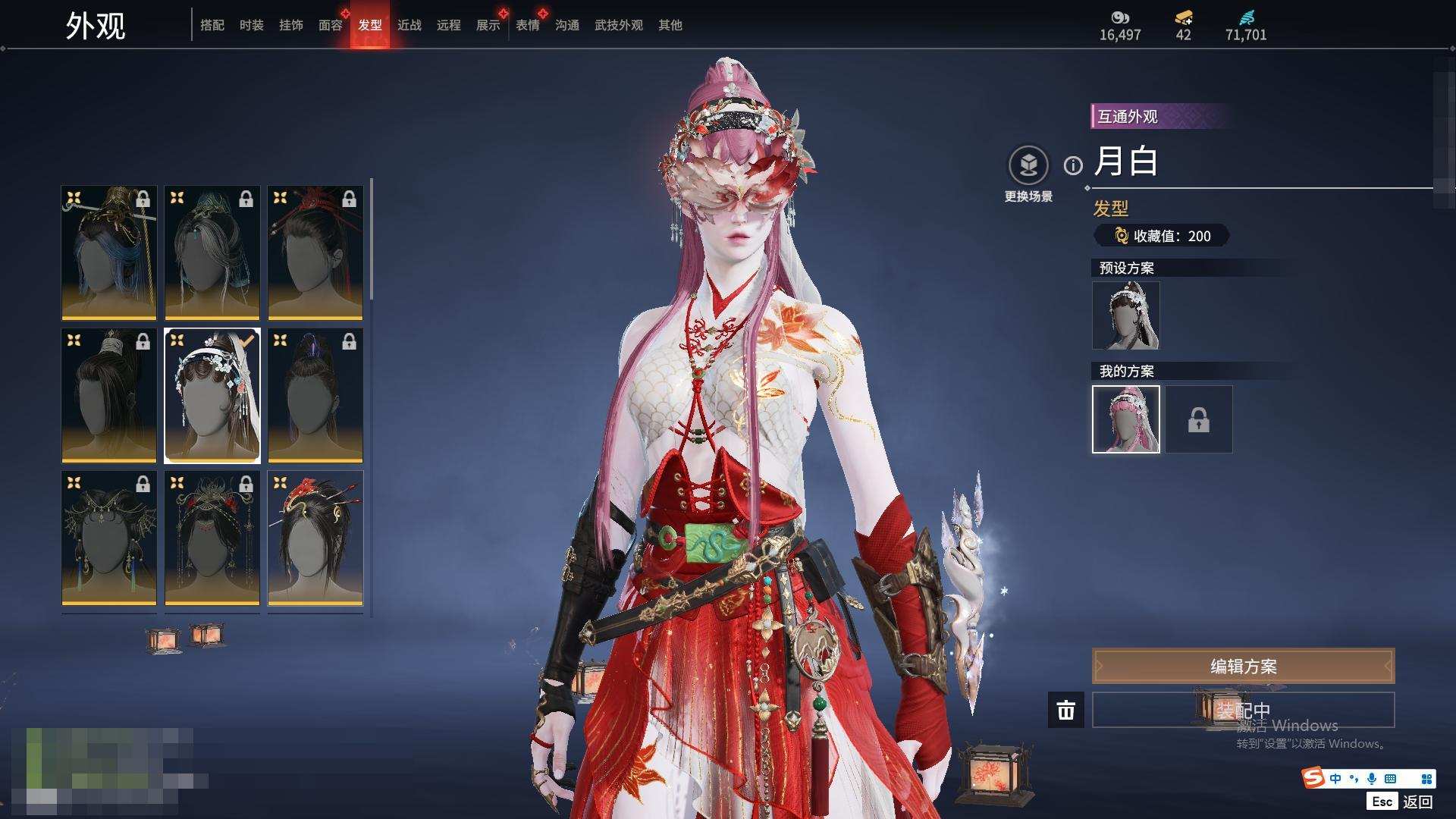Open the 时装 tab
Screen dimensions: 1456x819
coord(252,25)
